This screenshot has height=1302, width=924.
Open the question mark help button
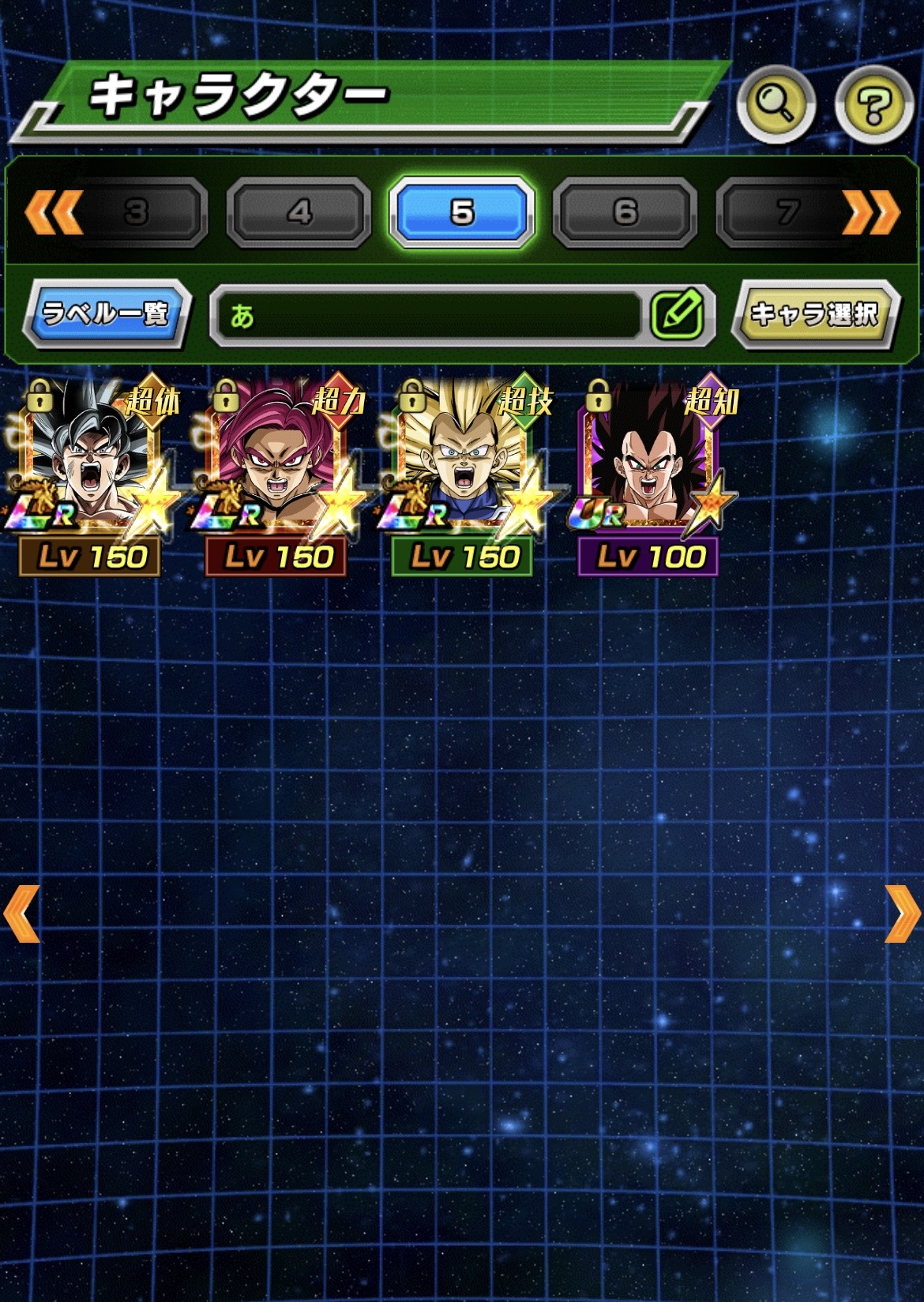(874, 104)
